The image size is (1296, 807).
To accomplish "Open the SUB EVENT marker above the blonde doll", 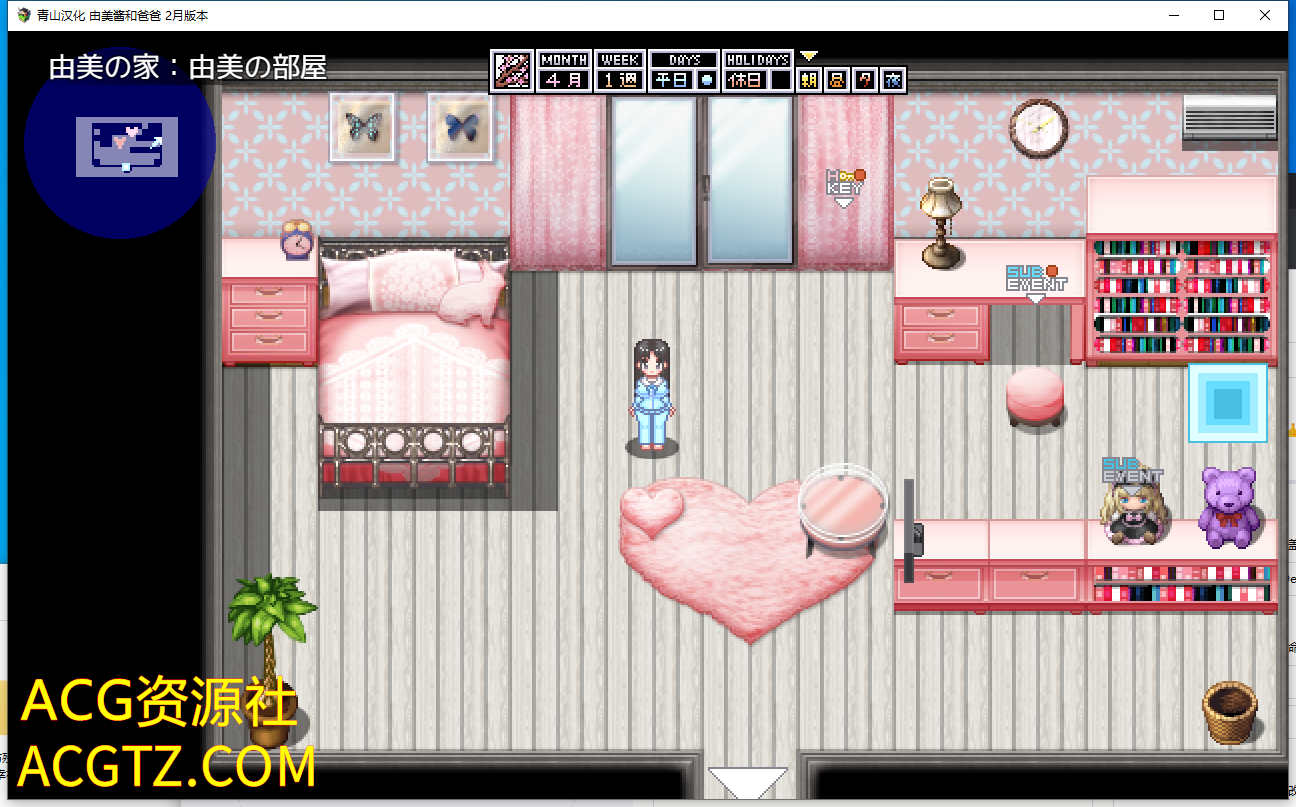I will pyautogui.click(x=1132, y=472).
